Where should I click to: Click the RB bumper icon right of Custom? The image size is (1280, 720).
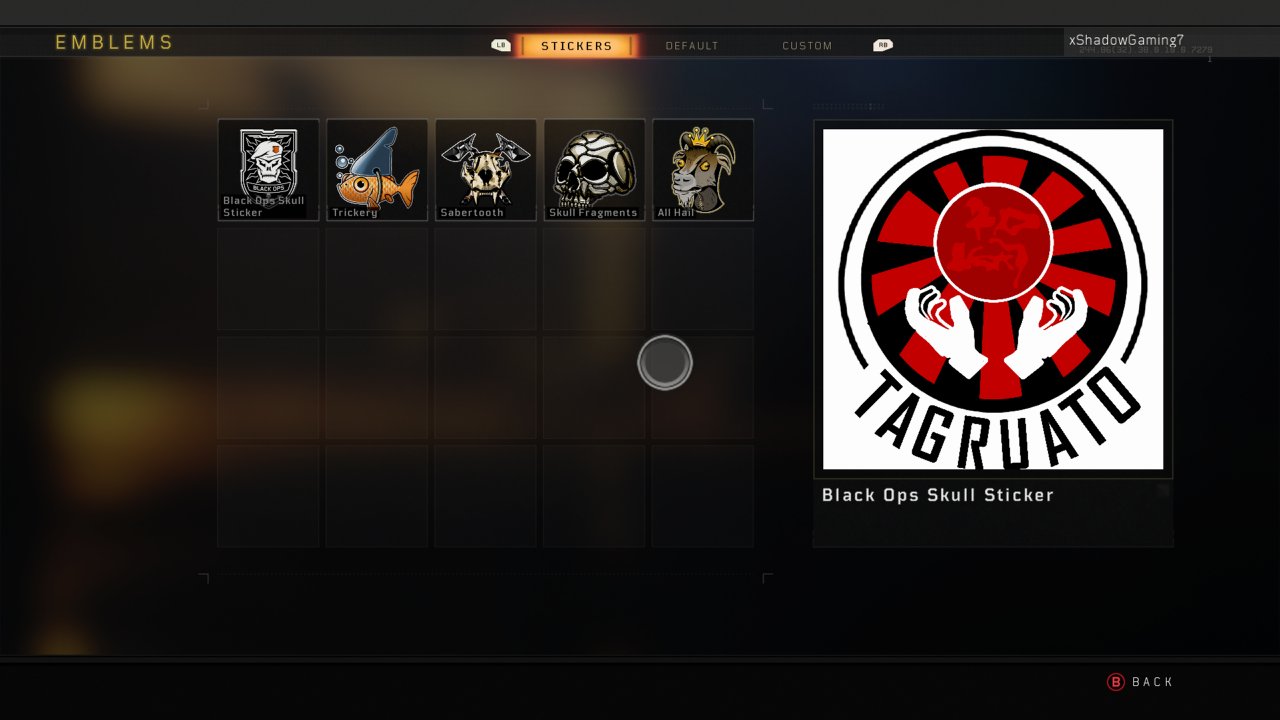881,45
